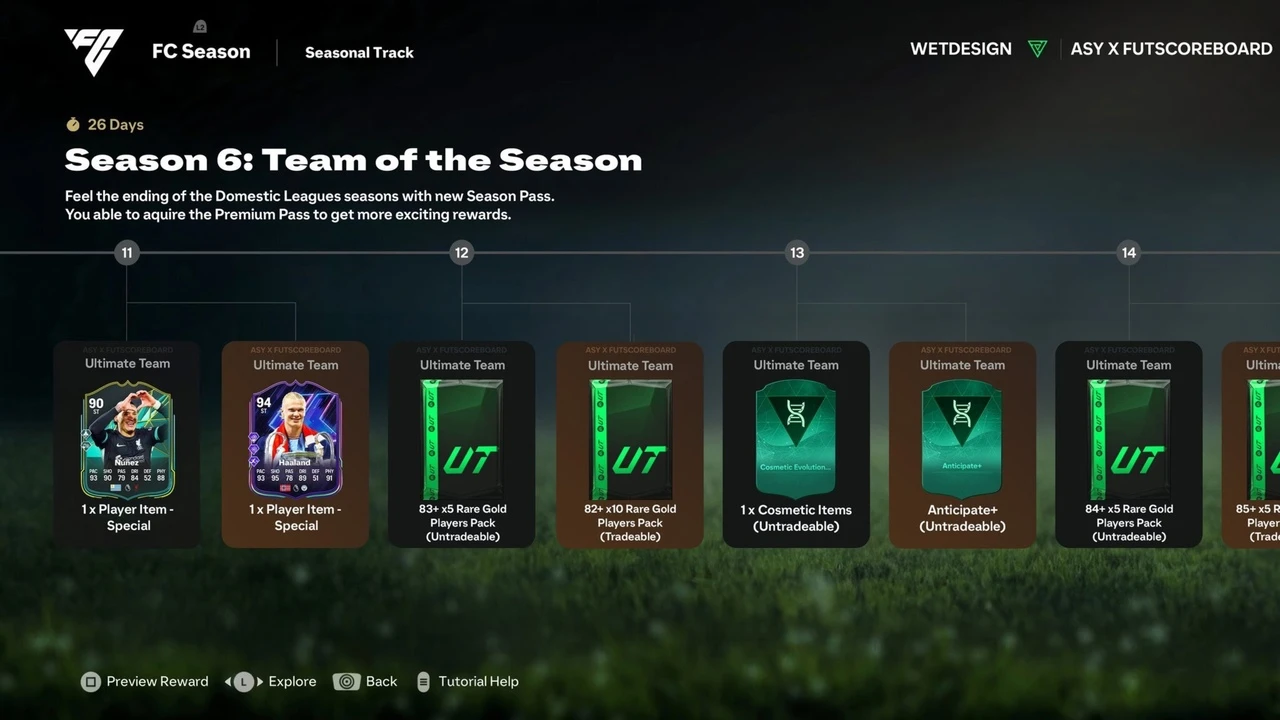Click the coin icon beside 26 Days
The width and height of the screenshot is (1280, 720).
coord(71,124)
